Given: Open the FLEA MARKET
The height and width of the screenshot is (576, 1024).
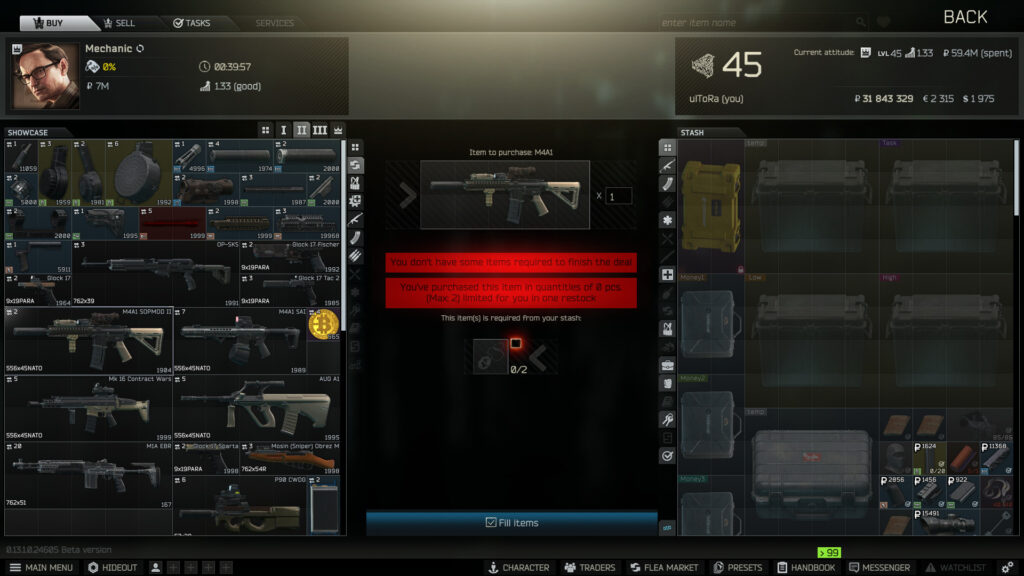Looking at the screenshot, I should pyautogui.click(x=663, y=567).
